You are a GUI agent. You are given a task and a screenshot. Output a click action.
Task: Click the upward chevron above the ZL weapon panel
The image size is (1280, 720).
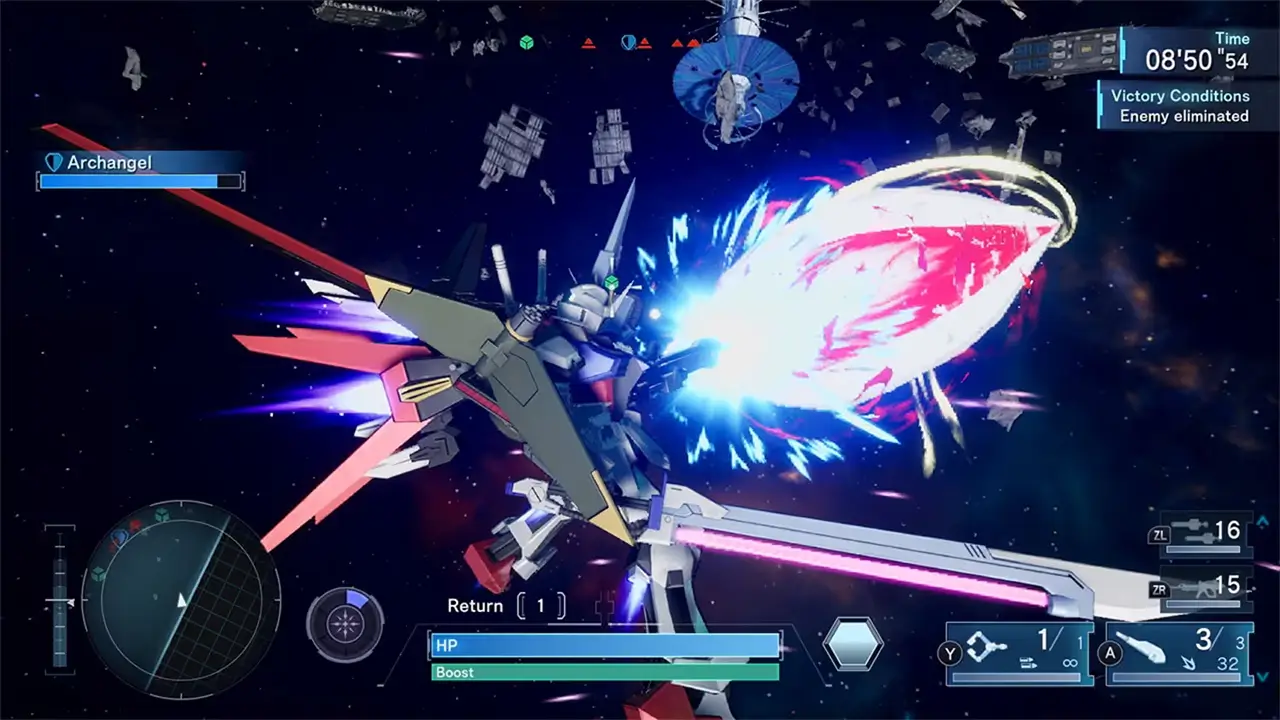tap(1261, 522)
